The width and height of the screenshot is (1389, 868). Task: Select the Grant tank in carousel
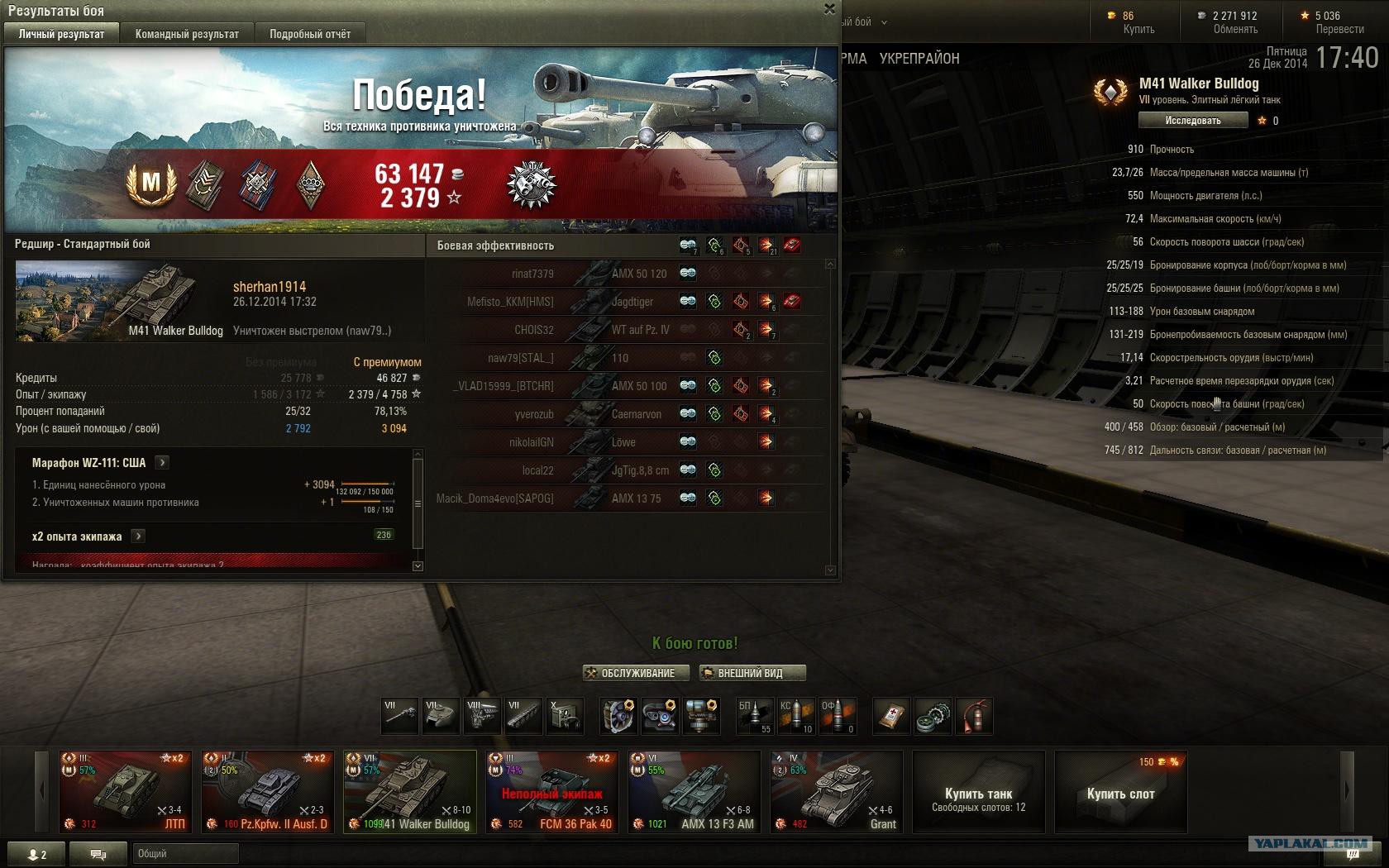(837, 791)
